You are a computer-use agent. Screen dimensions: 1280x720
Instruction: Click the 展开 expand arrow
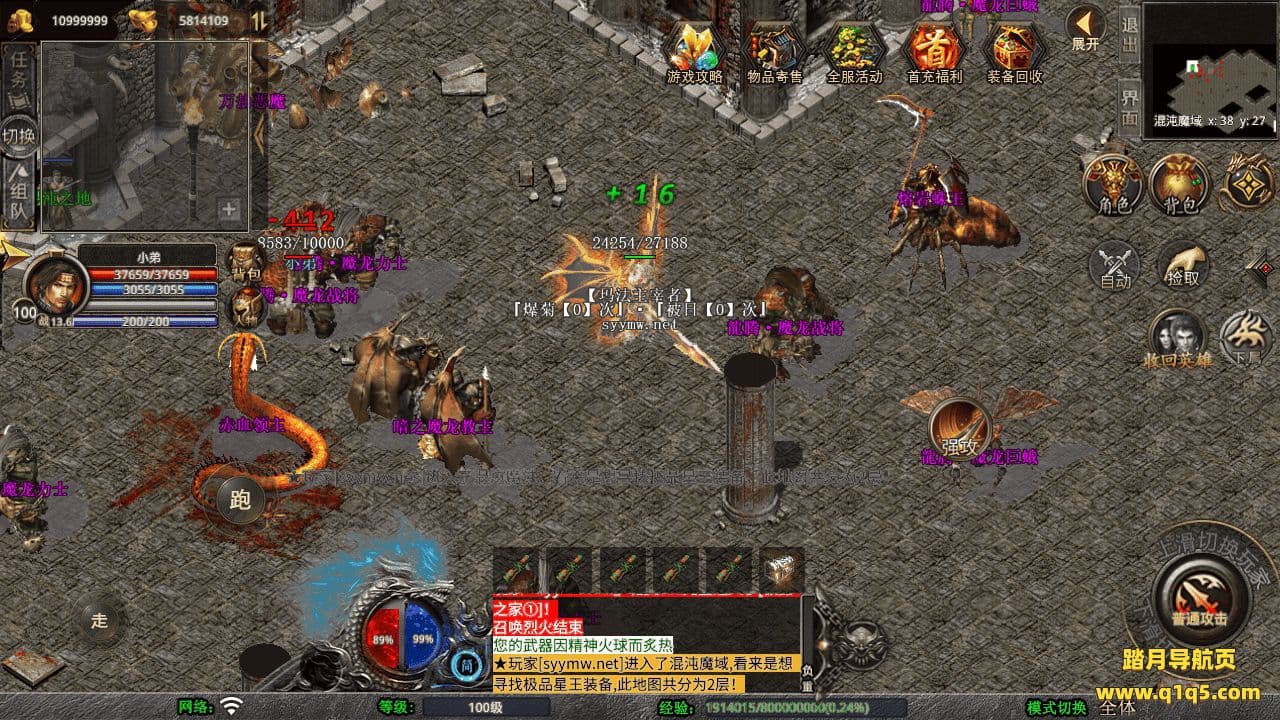[1085, 28]
